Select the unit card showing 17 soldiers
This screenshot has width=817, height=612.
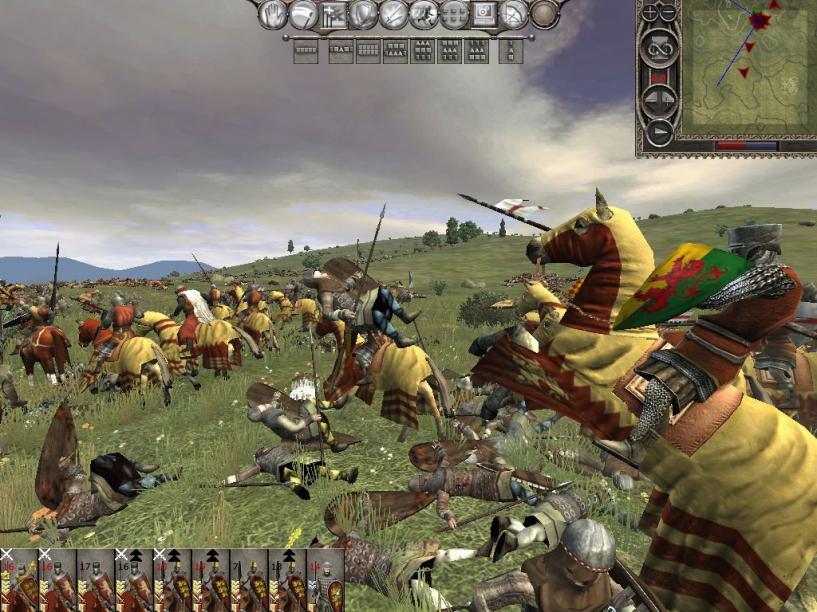(x=95, y=580)
